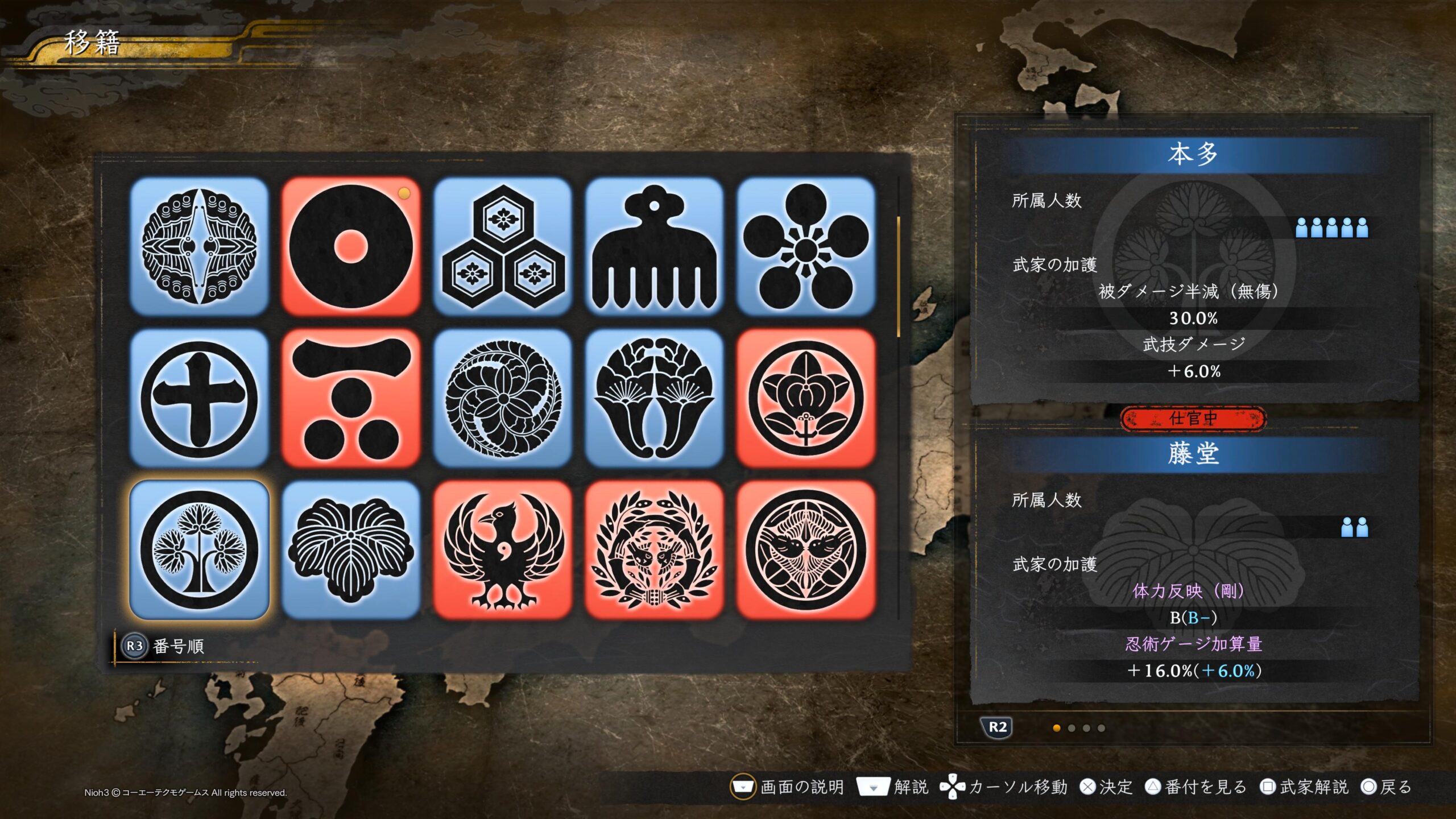
Task: Jump to the second info page dot
Action: point(1072,728)
